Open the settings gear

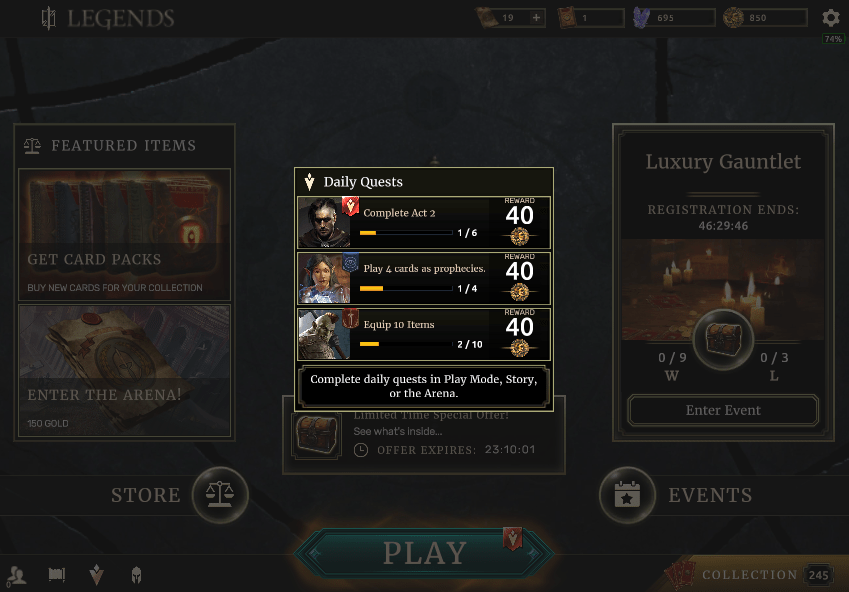point(831,18)
